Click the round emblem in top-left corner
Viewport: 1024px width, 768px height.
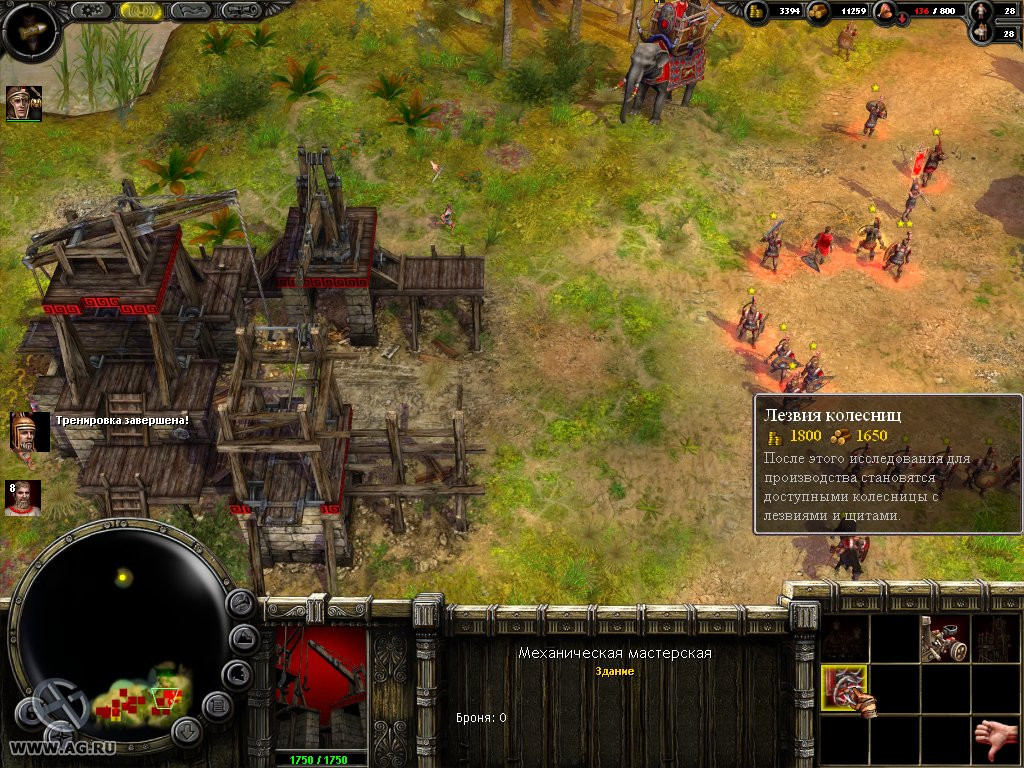click(29, 30)
